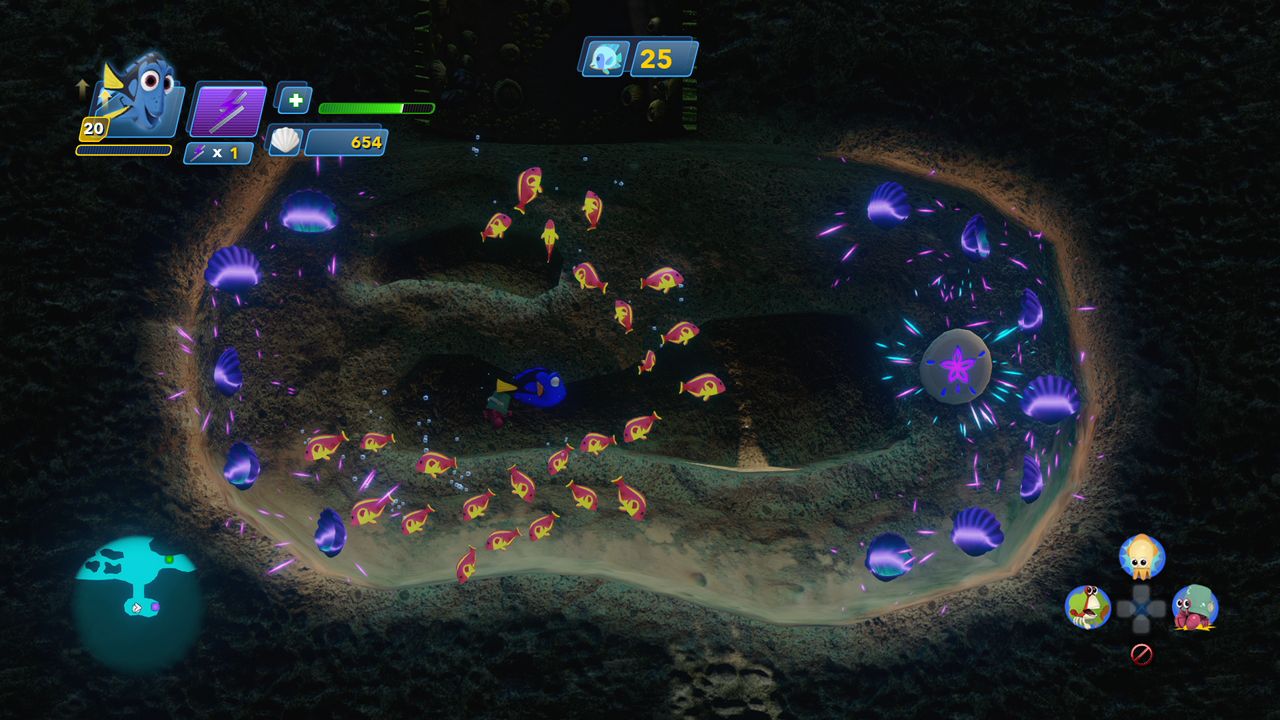Click the green plus health icon
The height and width of the screenshot is (720, 1280).
[293, 99]
